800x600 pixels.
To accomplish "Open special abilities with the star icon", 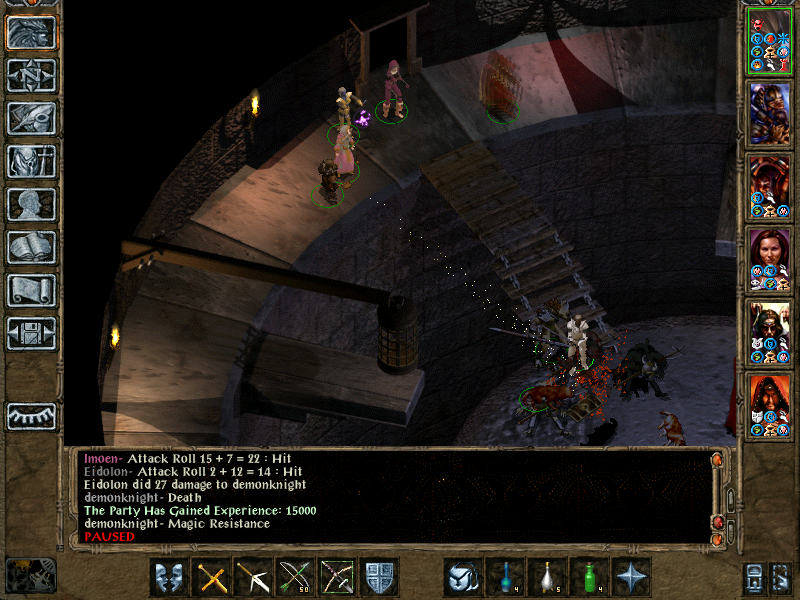I will tap(631, 577).
